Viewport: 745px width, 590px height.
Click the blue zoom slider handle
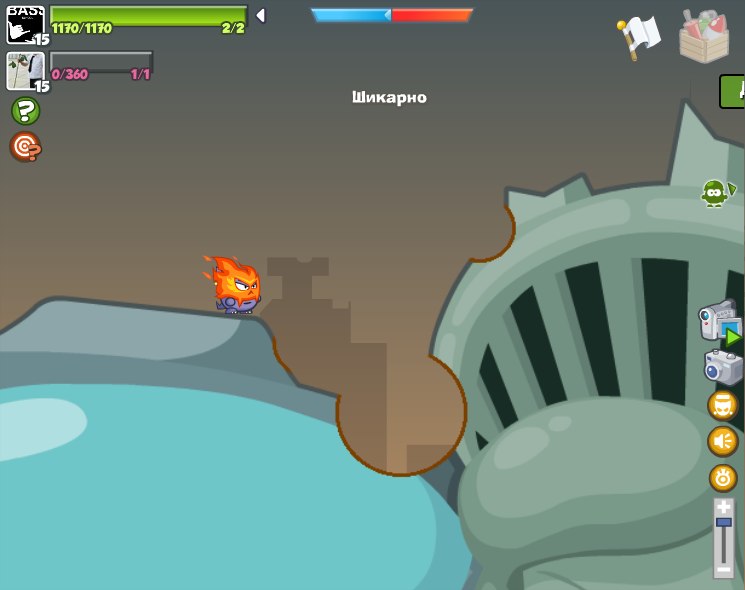pos(724,523)
